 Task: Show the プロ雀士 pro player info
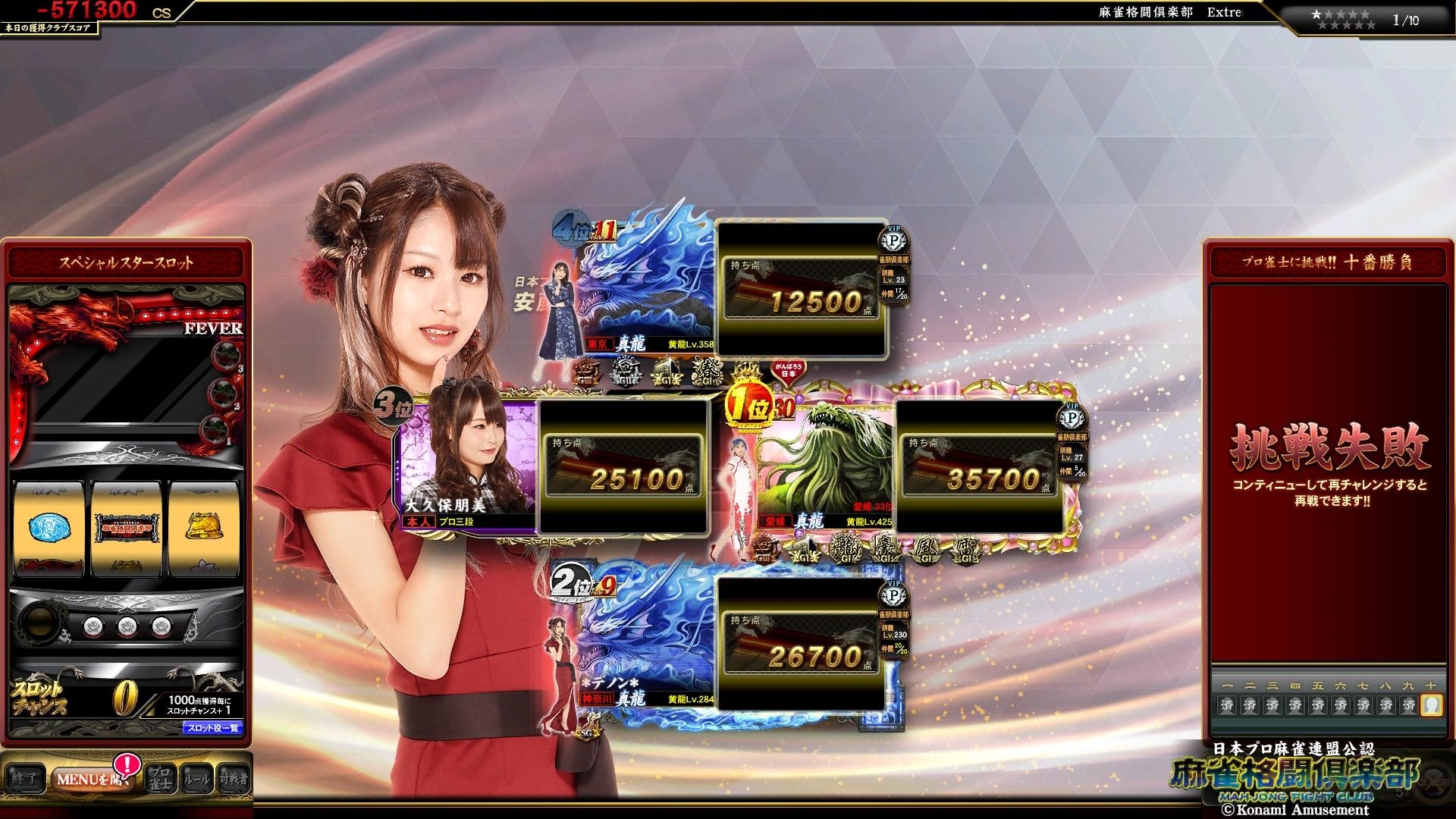point(160,779)
